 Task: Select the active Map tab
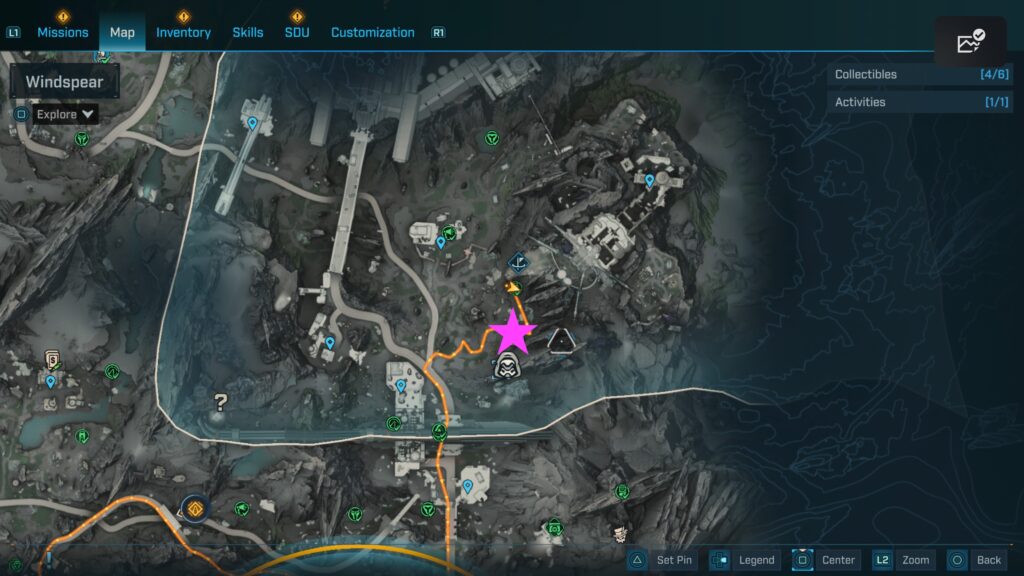[122, 32]
